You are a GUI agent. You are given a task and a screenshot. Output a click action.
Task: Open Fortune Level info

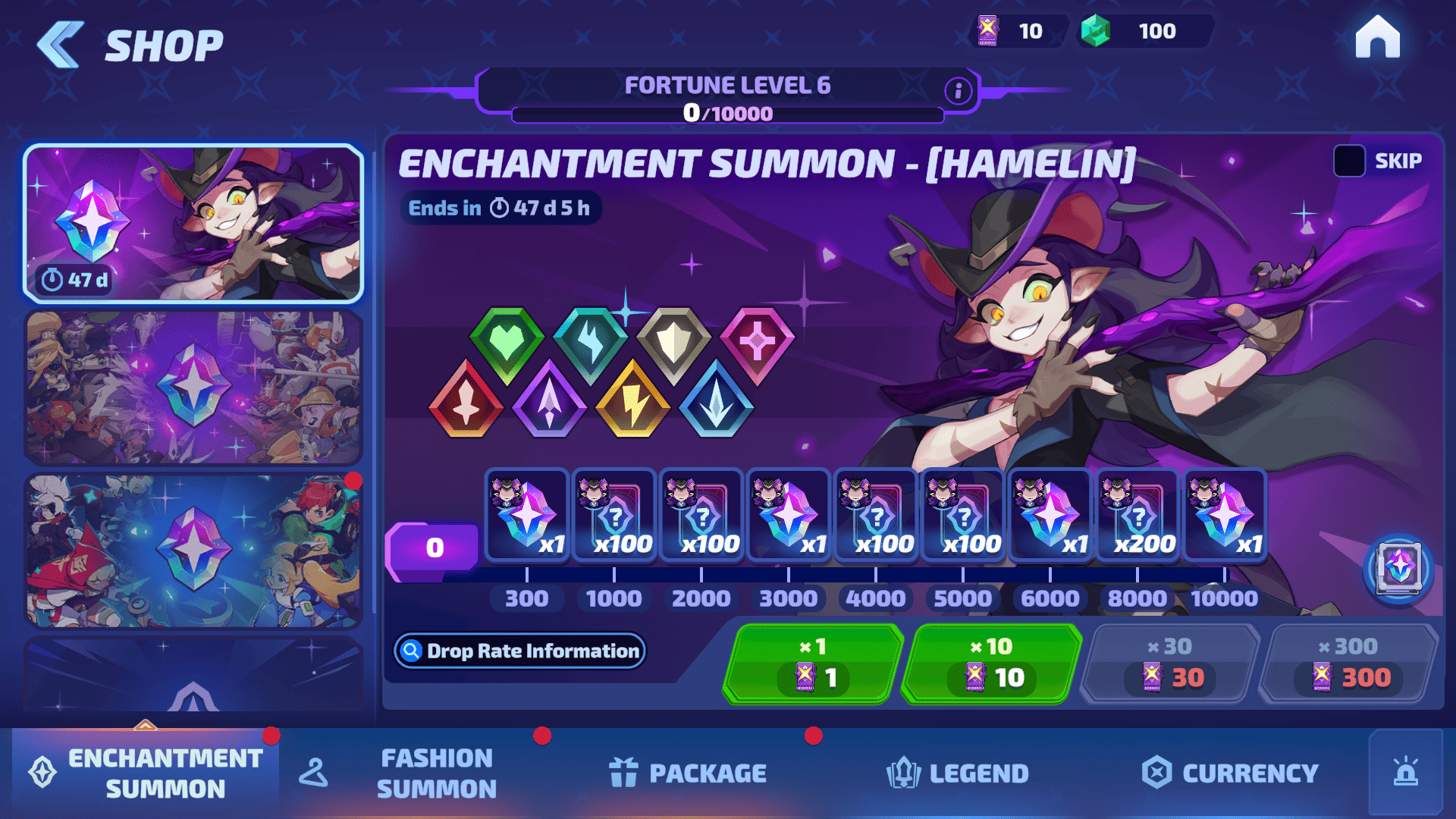tap(958, 91)
